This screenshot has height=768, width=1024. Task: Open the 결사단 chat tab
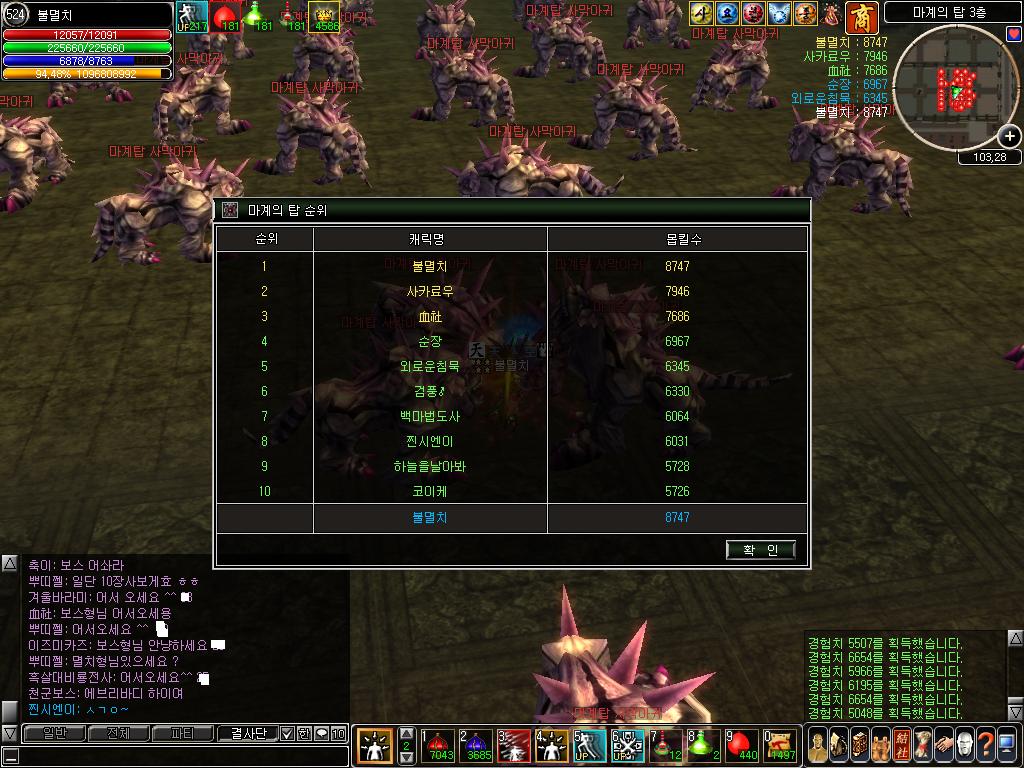click(x=247, y=734)
